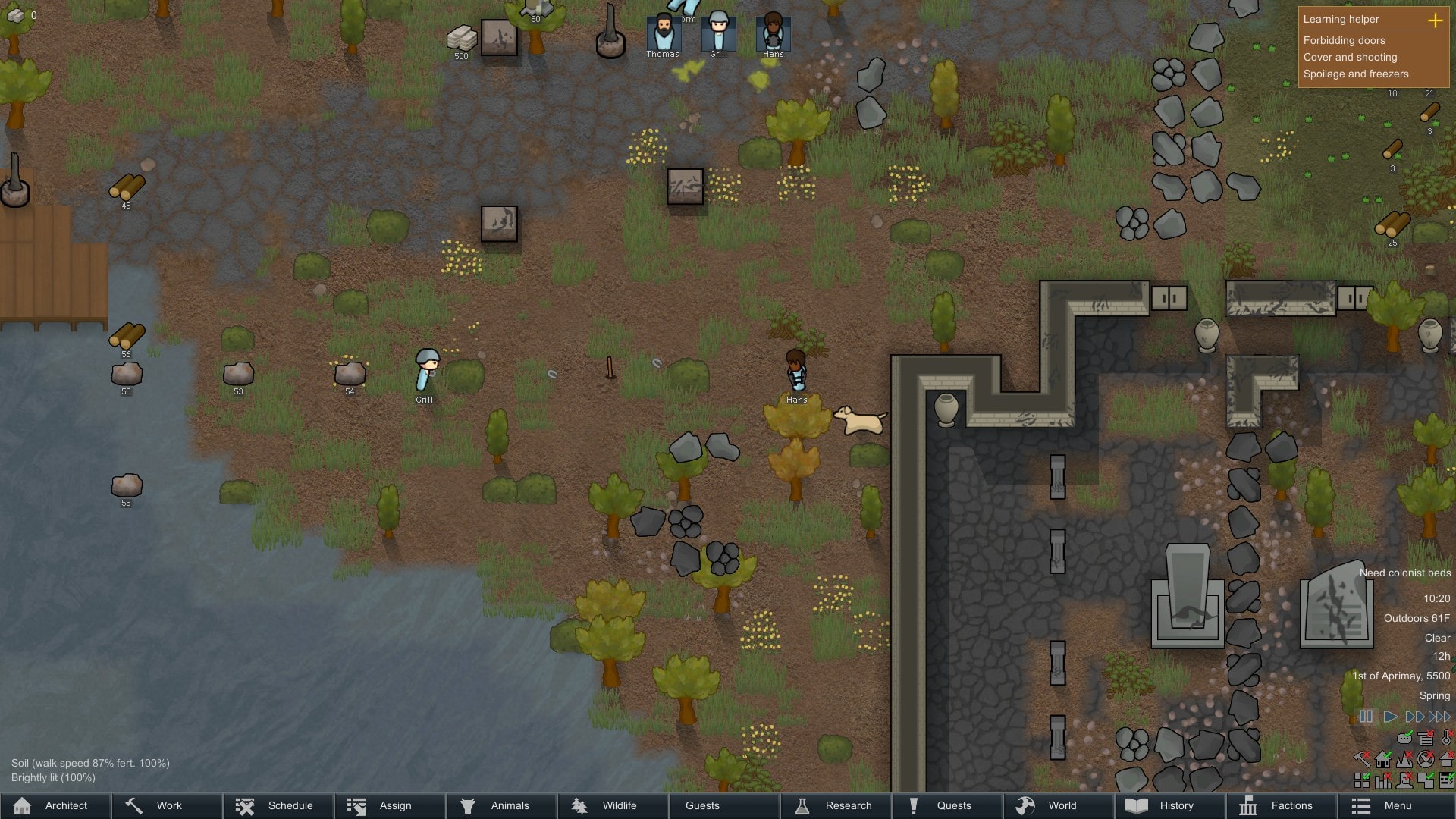1456x819 pixels.
Task: Show the Animals tab
Action: pos(500,805)
